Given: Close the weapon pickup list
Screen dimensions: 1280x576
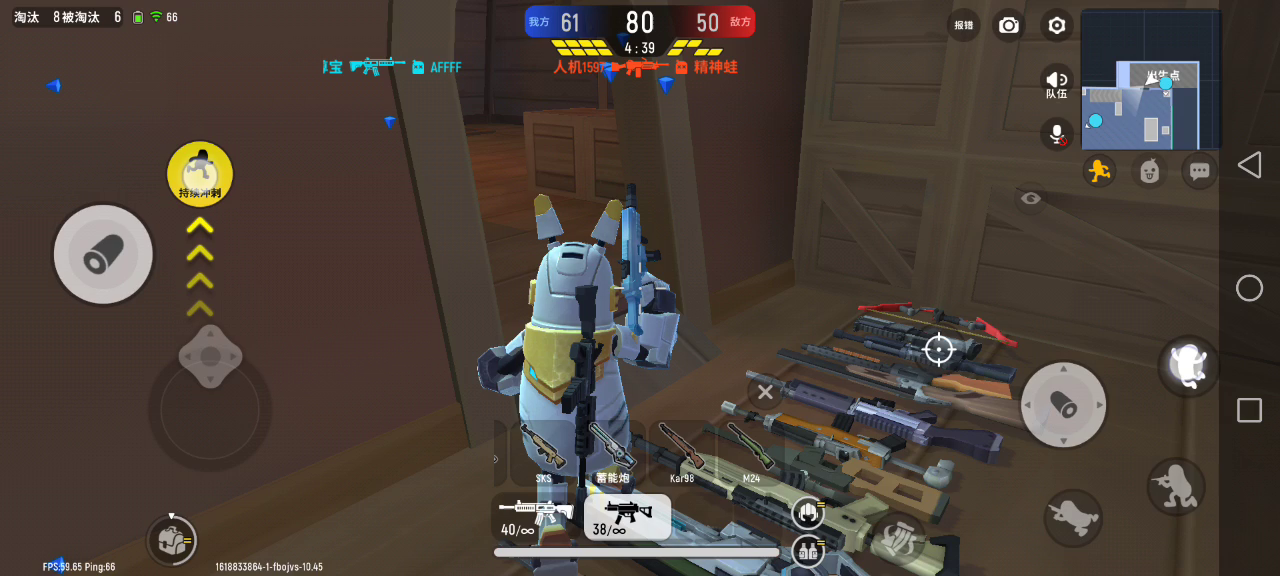Looking at the screenshot, I should click(765, 392).
